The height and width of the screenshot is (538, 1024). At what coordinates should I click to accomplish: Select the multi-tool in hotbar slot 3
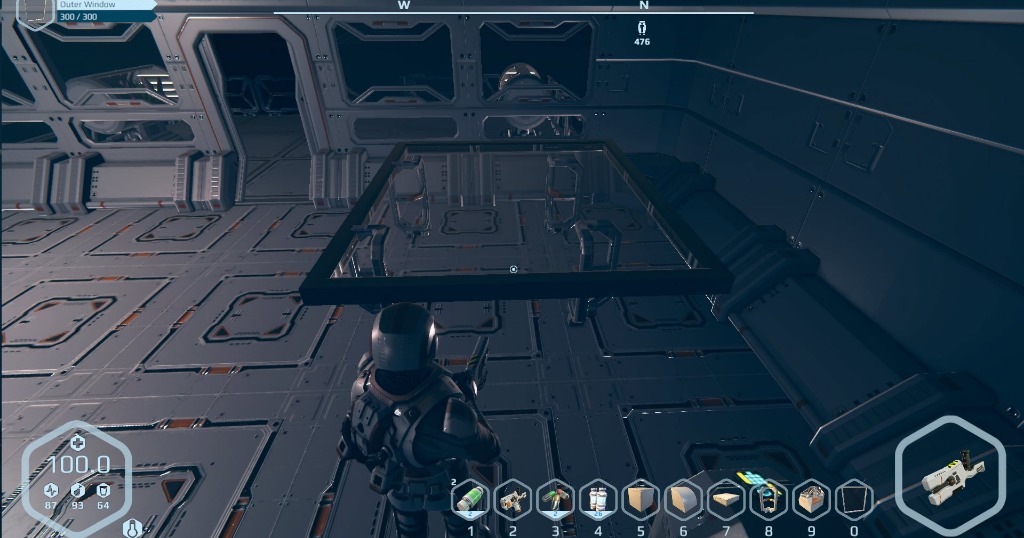[x=556, y=499]
